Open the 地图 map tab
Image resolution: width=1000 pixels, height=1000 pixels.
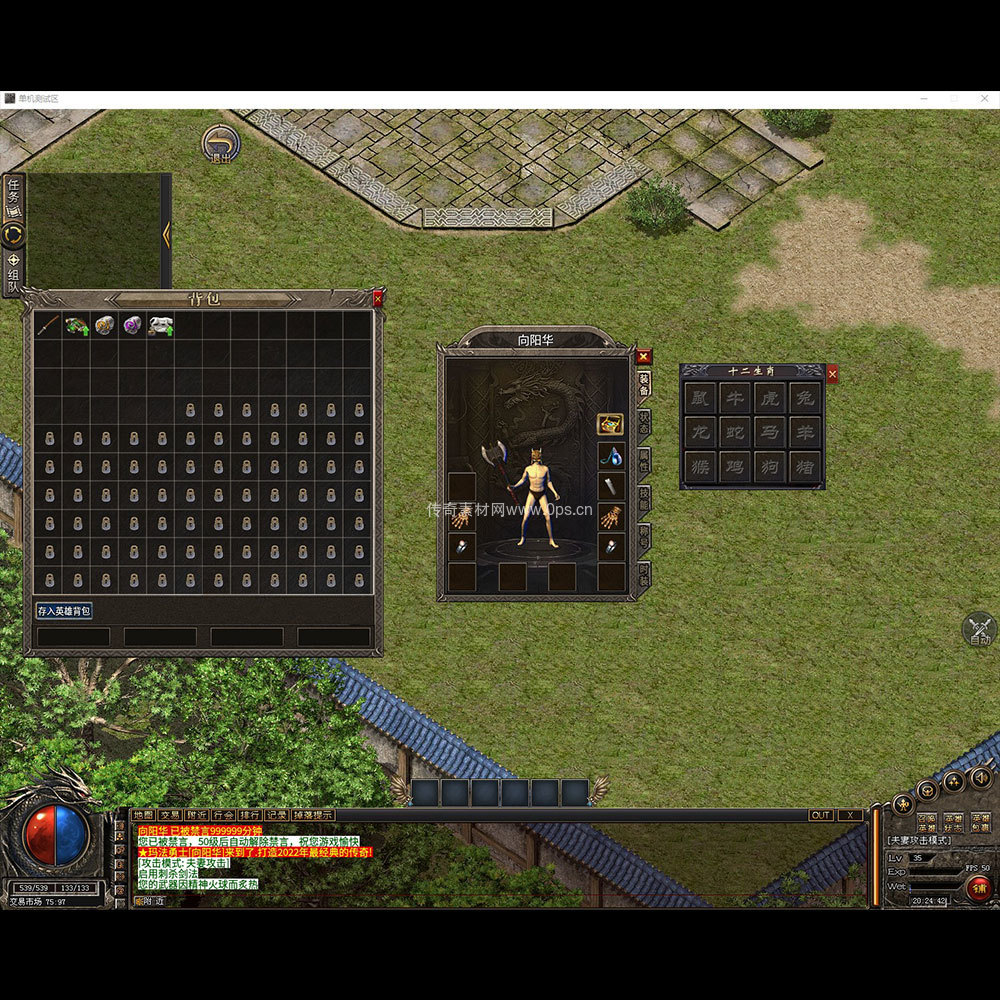coord(144,815)
